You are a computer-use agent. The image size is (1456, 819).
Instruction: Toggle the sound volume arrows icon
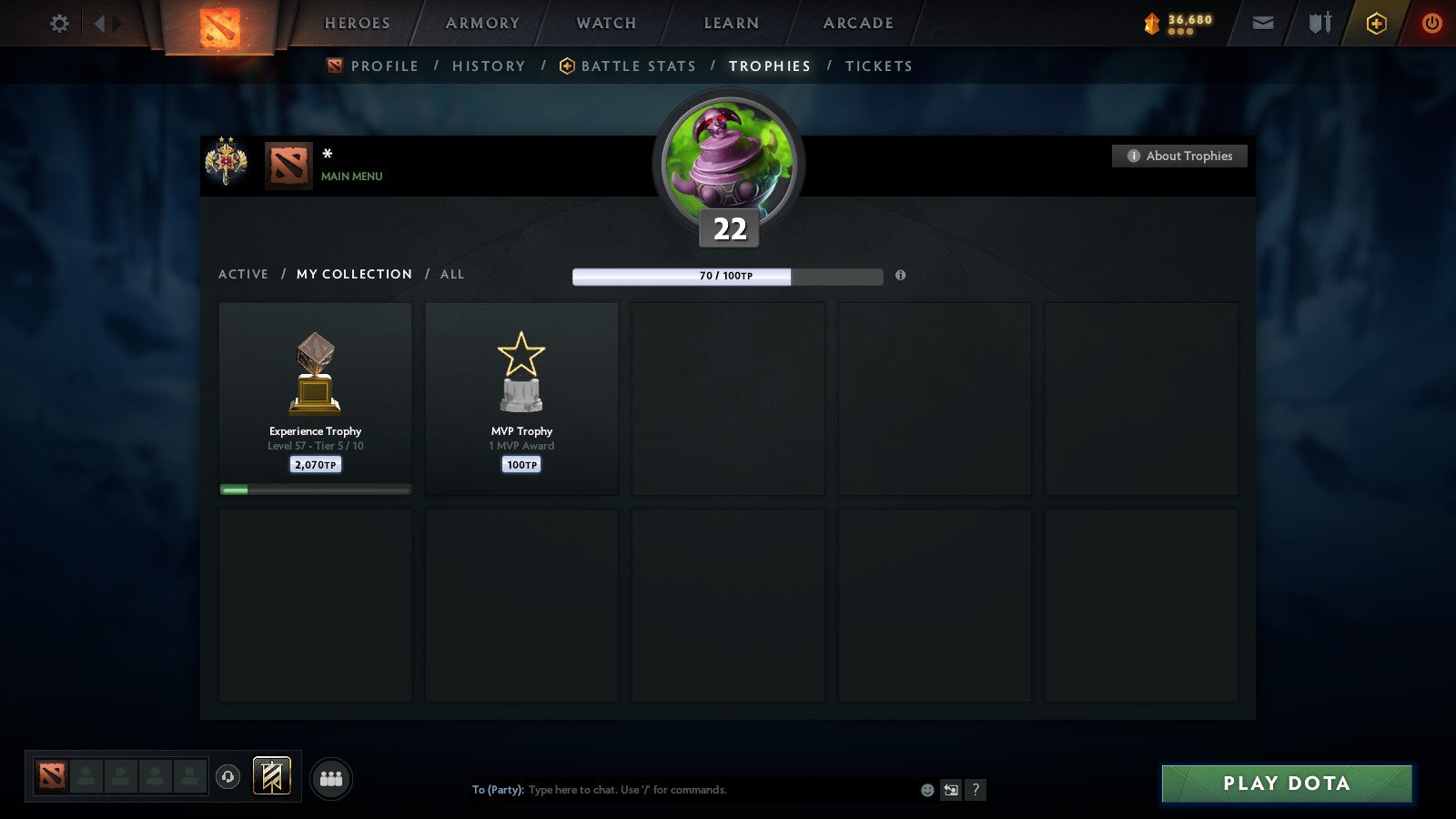tap(108, 23)
